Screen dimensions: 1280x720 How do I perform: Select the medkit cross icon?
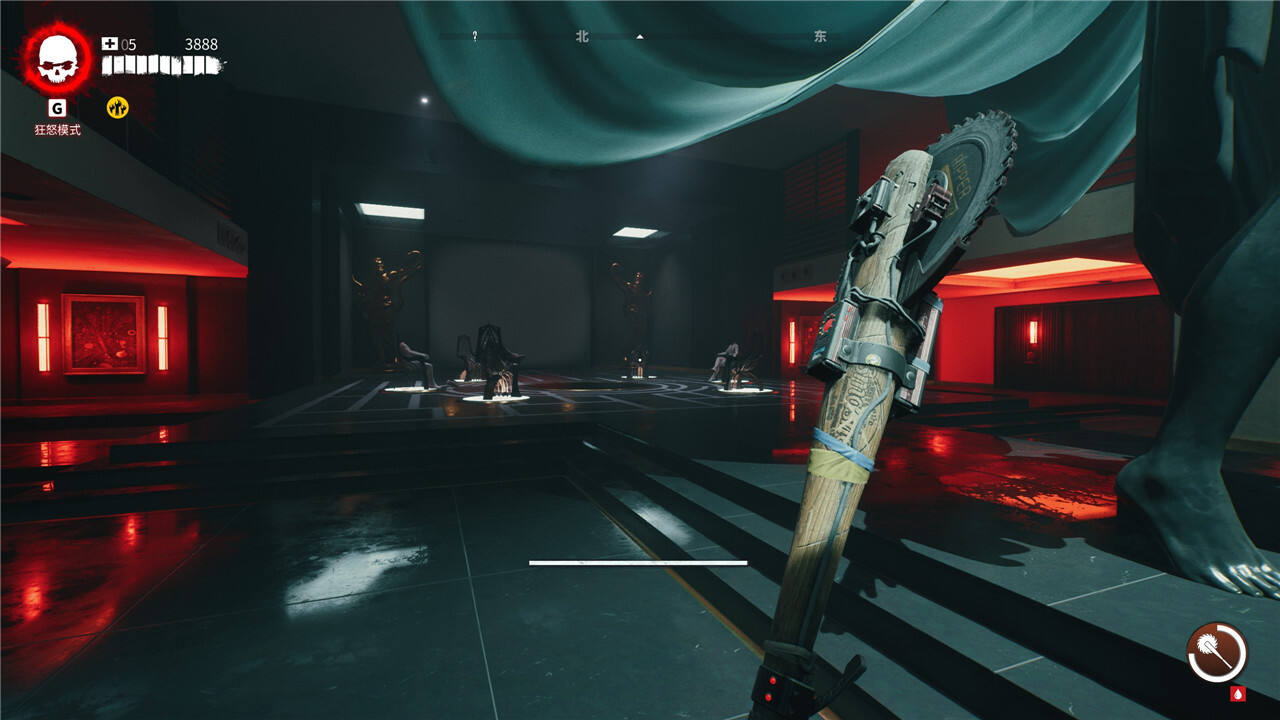click(x=110, y=44)
